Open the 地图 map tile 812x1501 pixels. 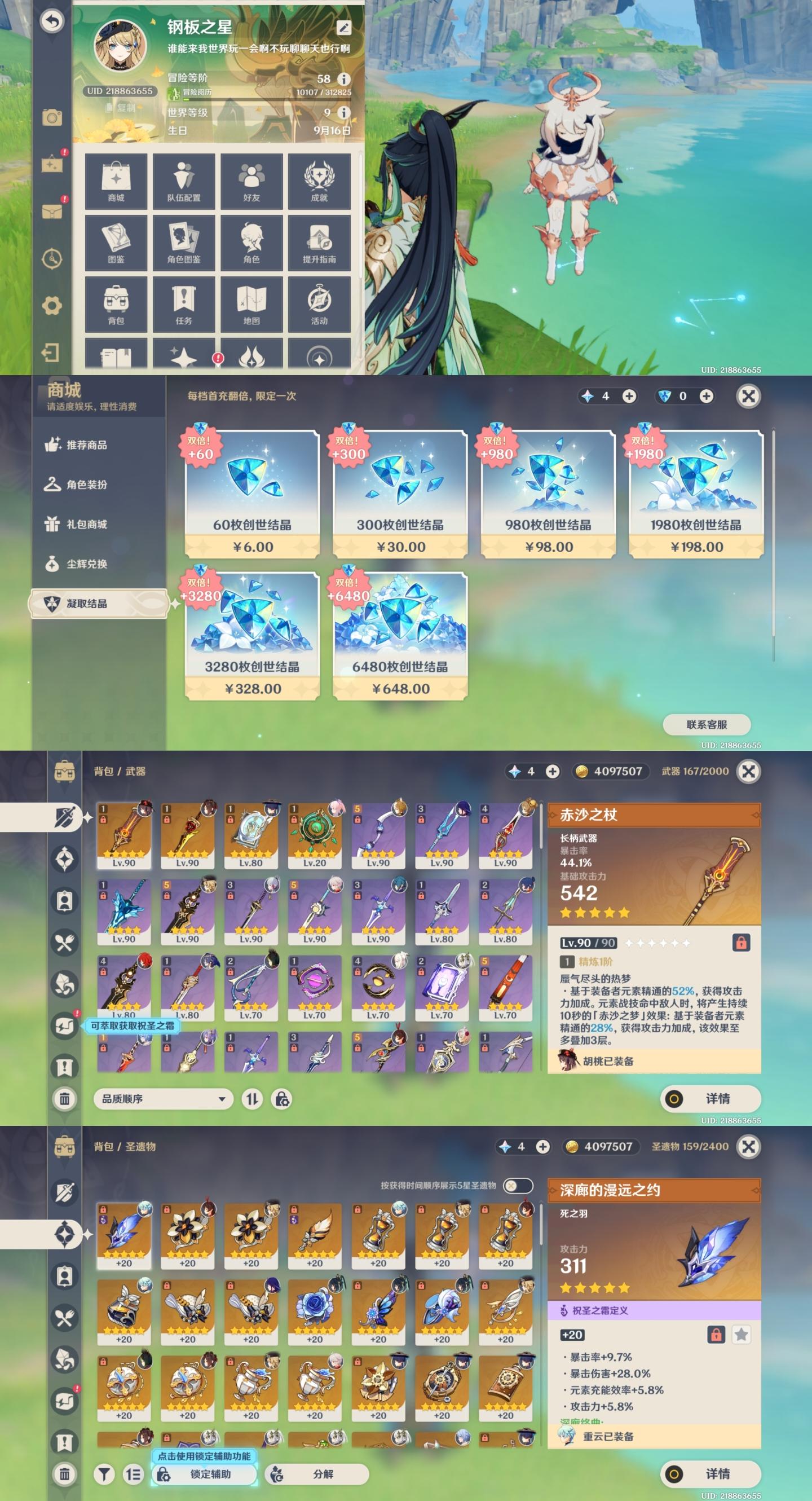click(251, 305)
